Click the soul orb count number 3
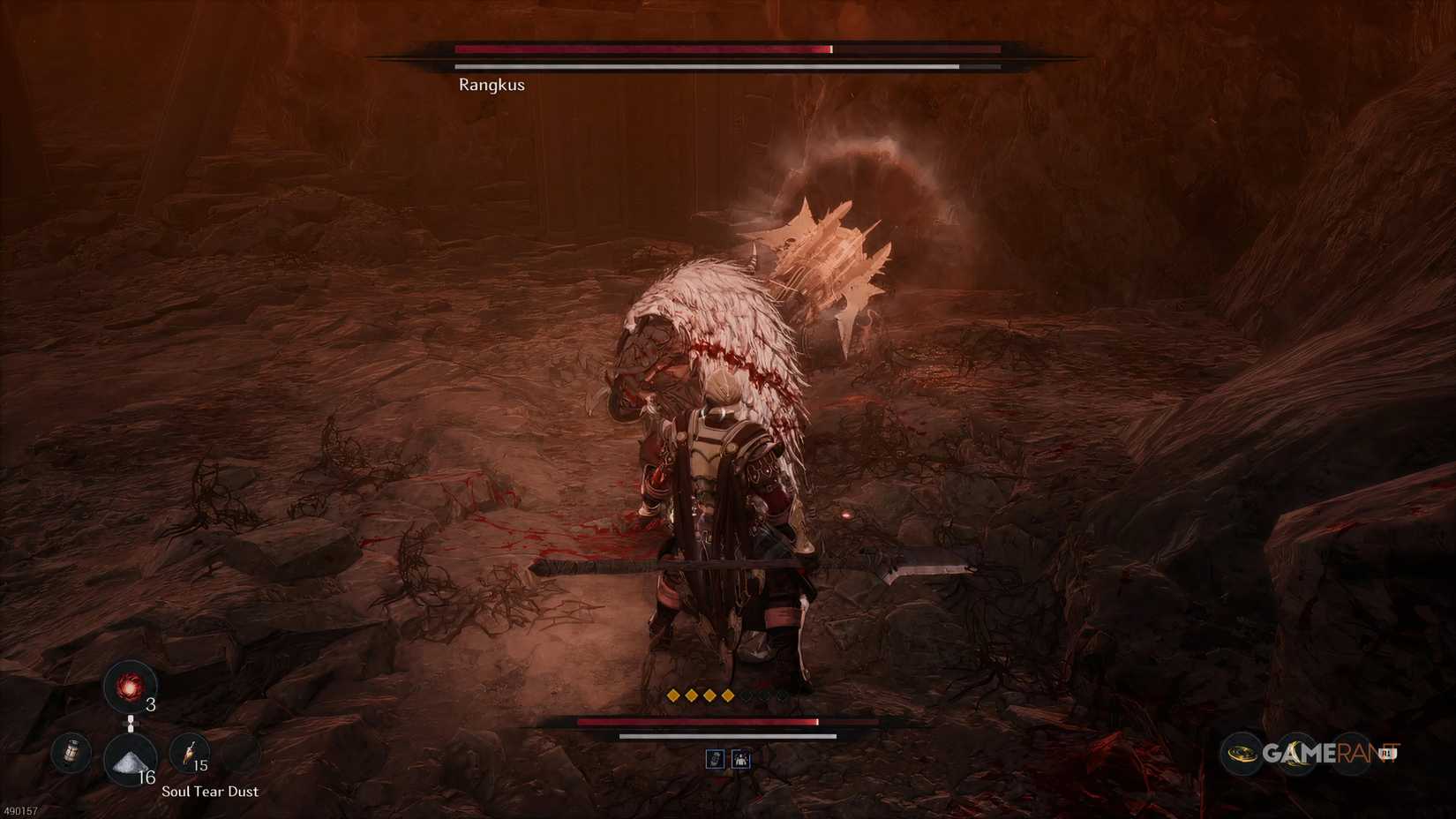Viewport: 1456px width, 819px height. click(151, 704)
